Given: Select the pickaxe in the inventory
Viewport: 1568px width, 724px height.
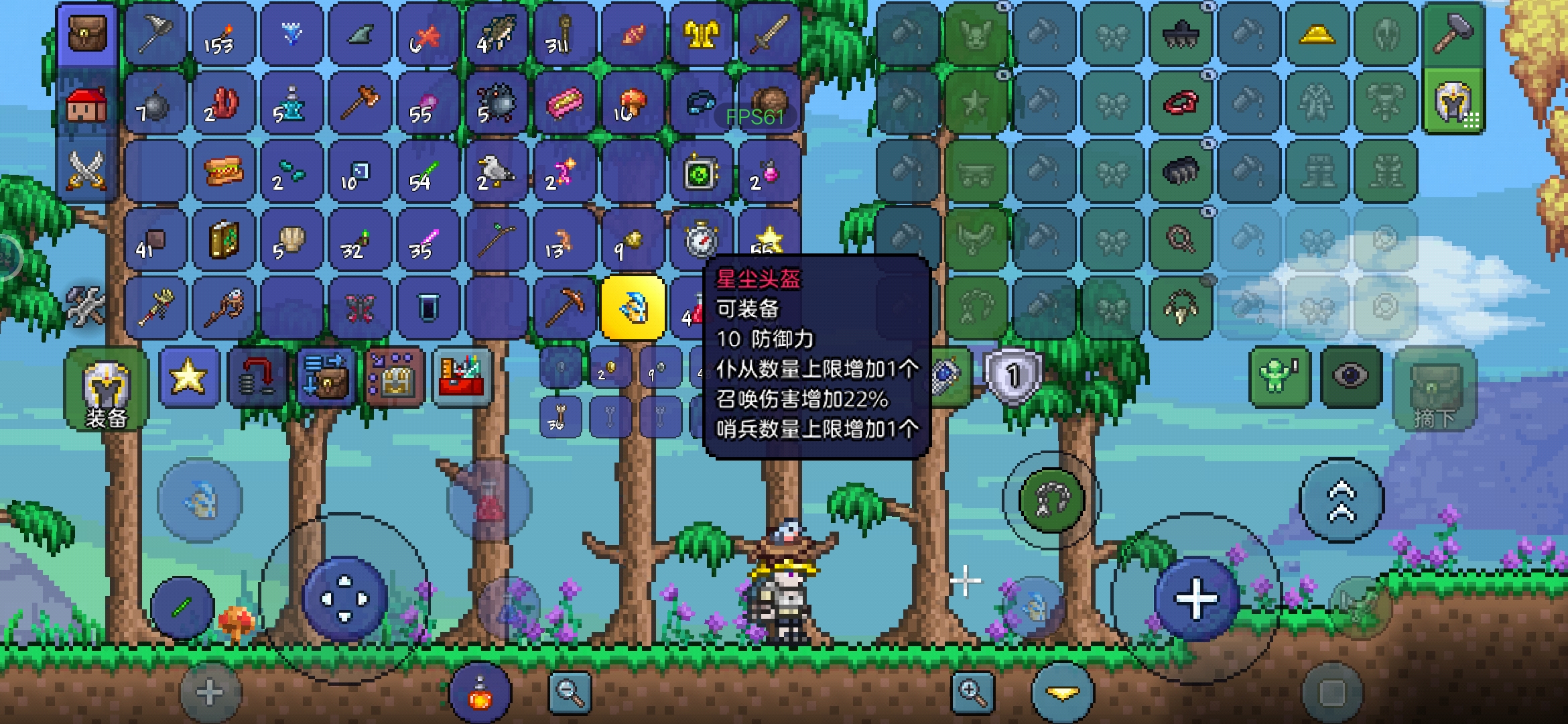Looking at the screenshot, I should 565,307.
